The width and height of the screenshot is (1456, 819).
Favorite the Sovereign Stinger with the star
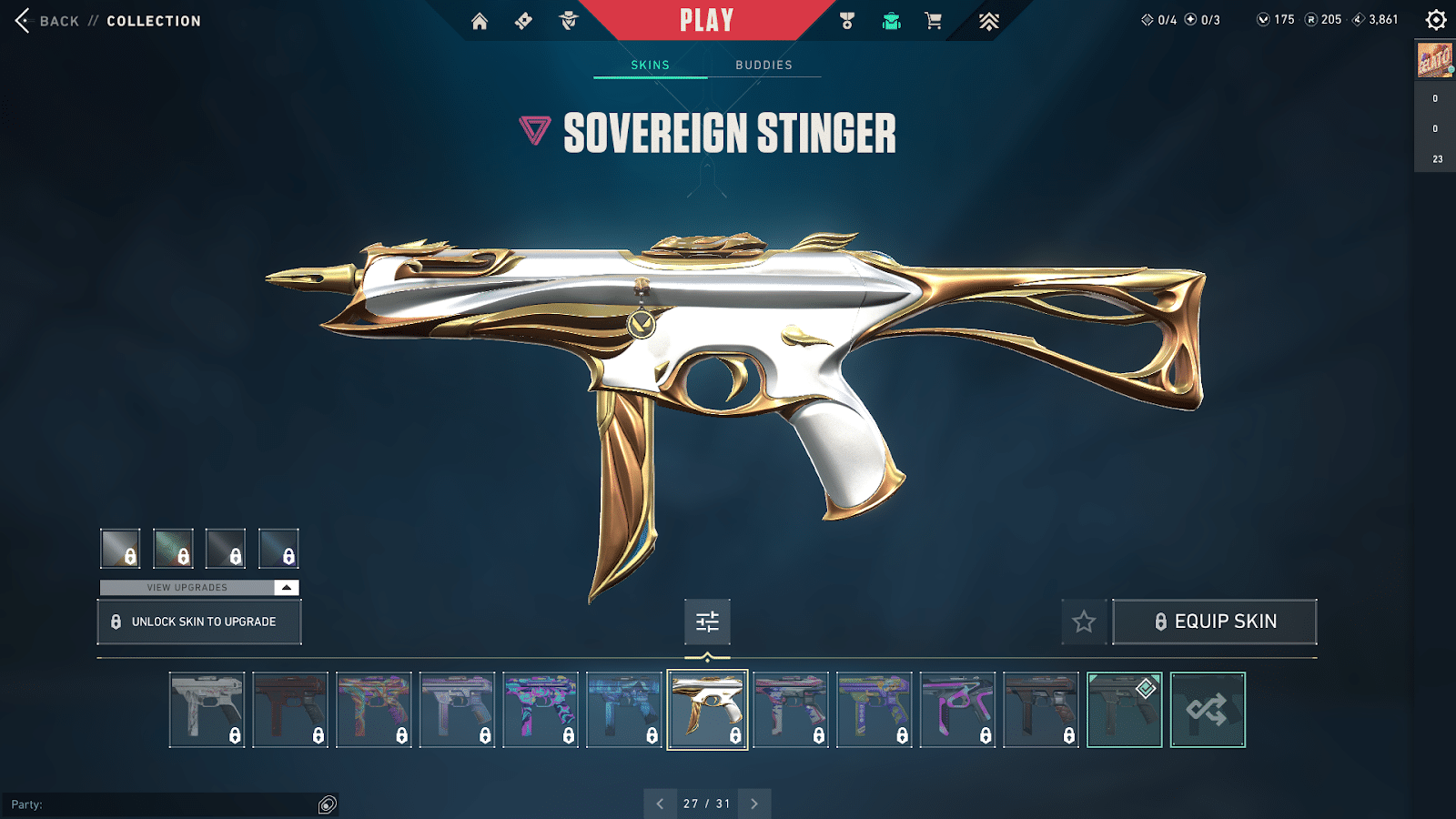pyautogui.click(x=1083, y=622)
